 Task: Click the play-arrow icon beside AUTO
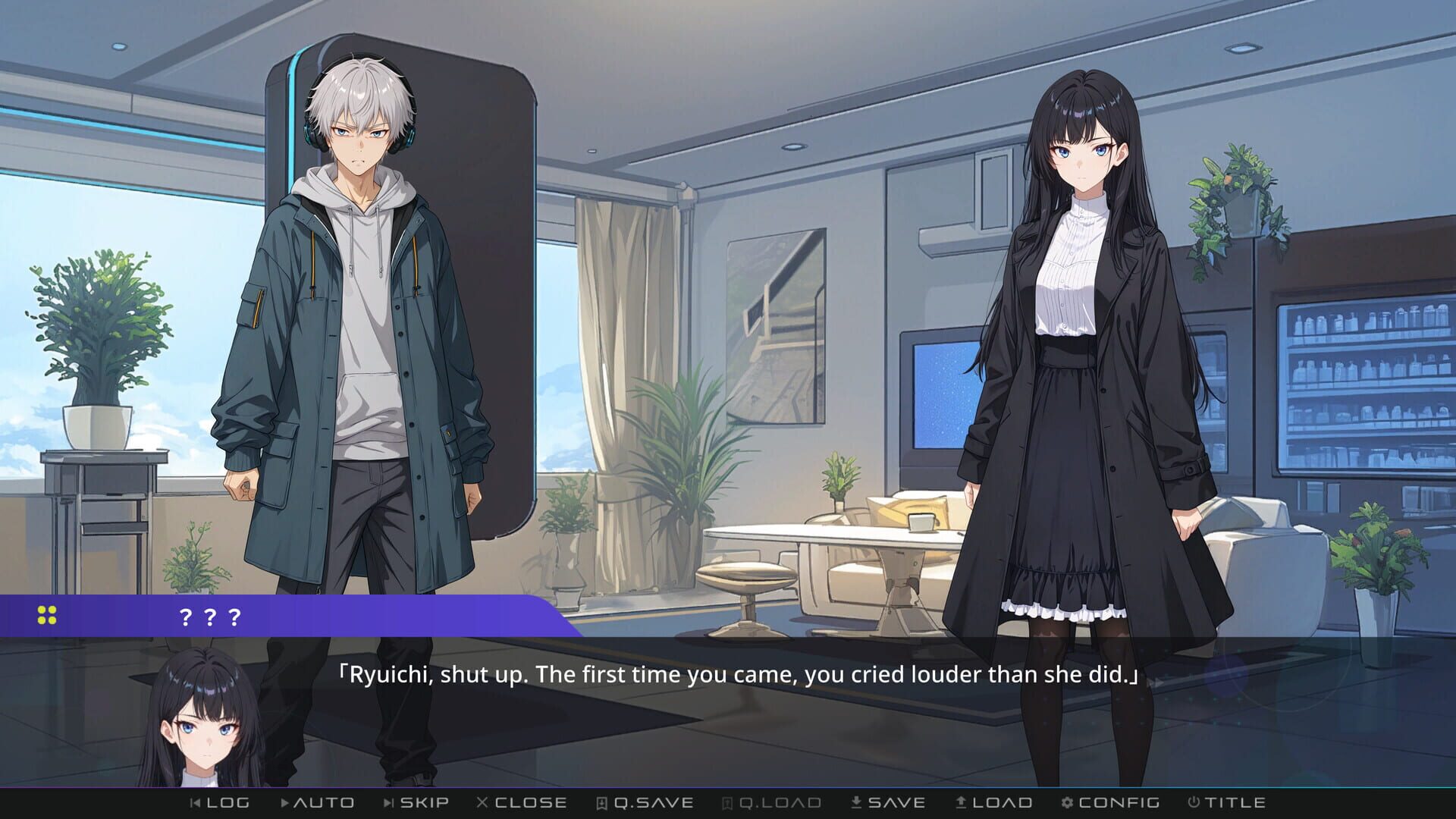coord(284,803)
